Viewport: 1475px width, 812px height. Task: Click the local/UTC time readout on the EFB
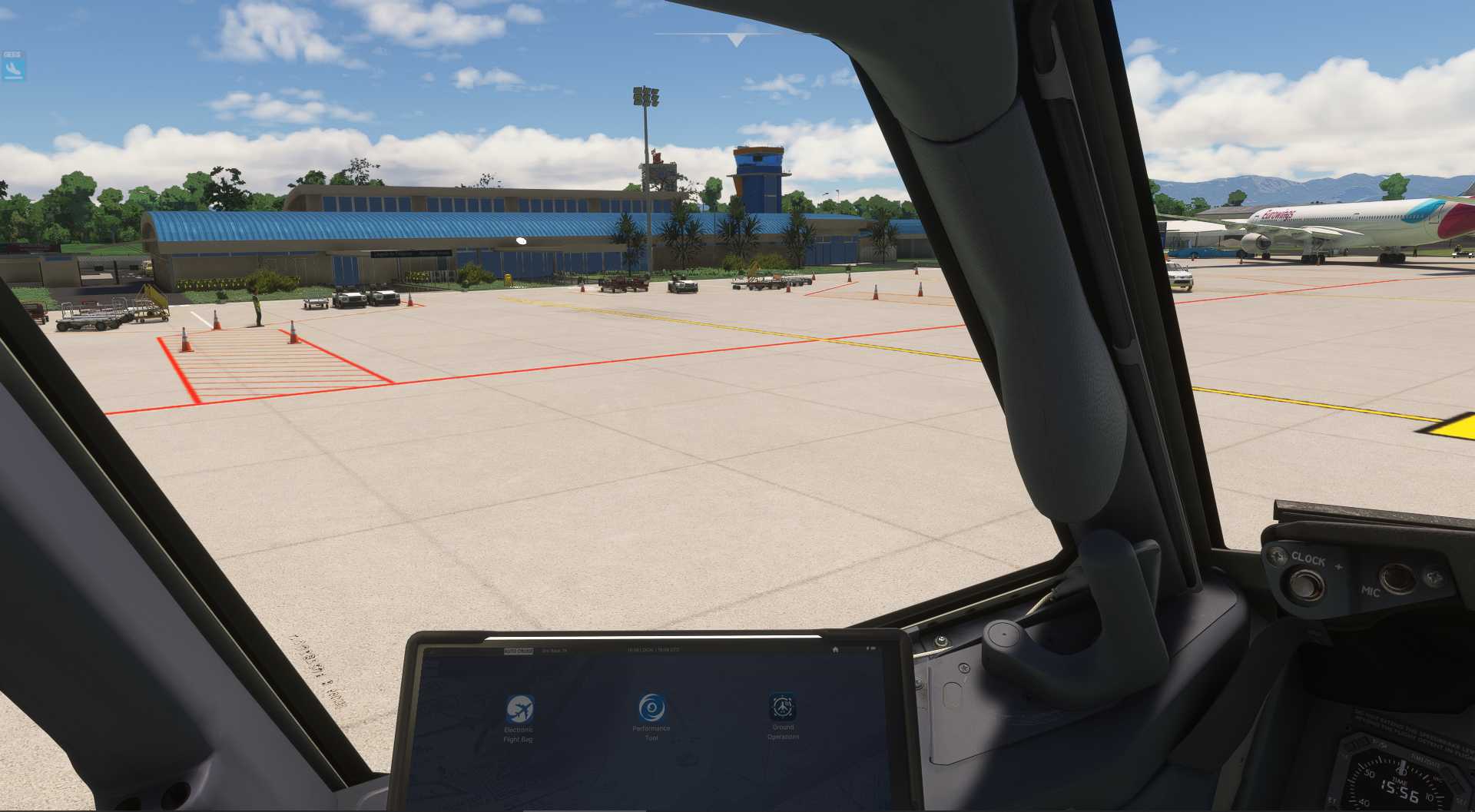[x=653, y=649]
